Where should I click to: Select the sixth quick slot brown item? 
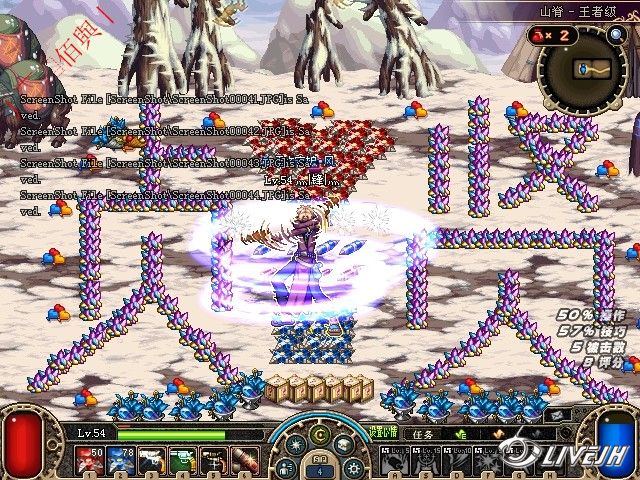(244, 460)
